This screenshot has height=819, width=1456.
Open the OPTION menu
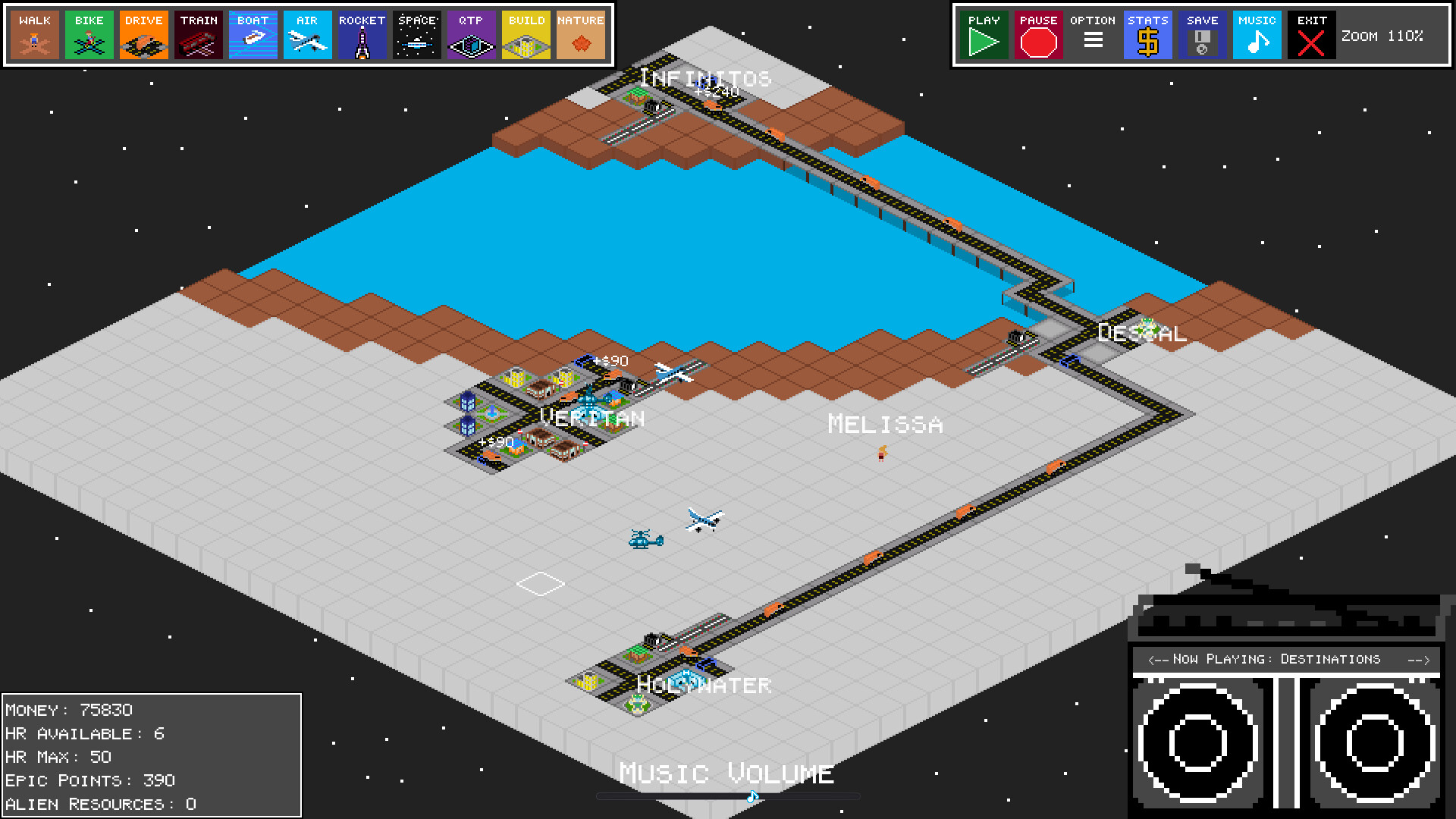click(x=1093, y=34)
